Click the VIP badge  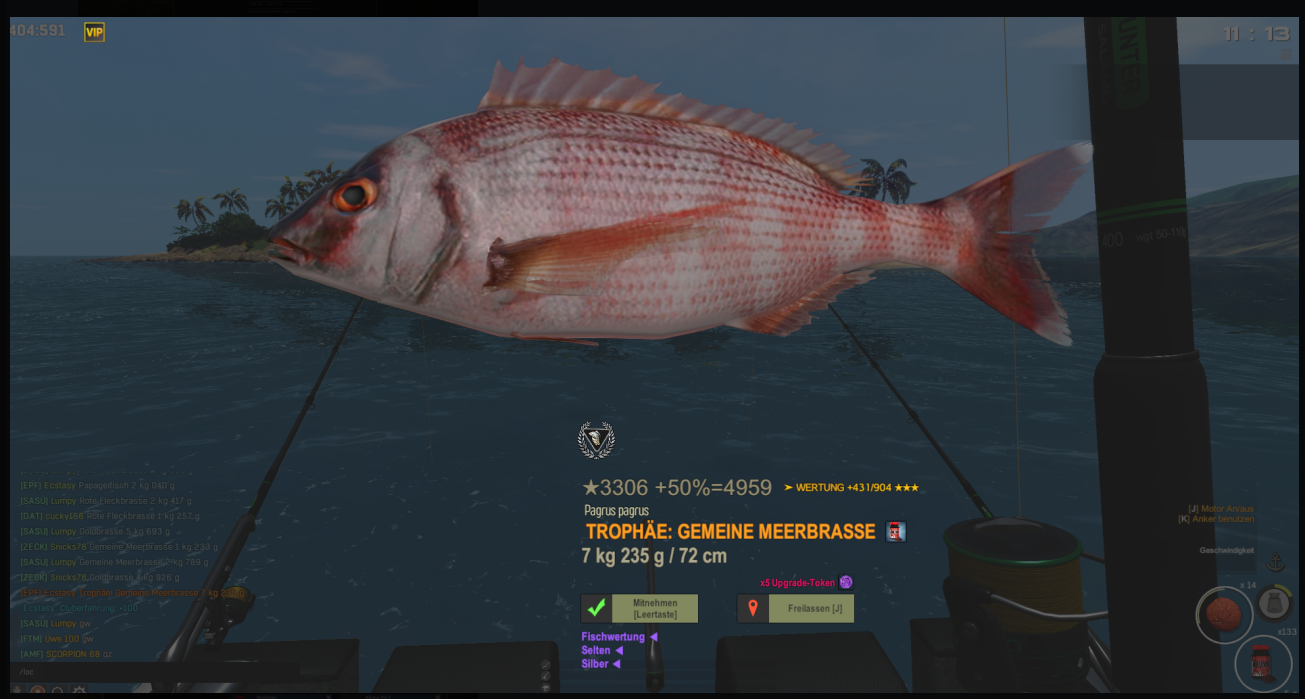point(94,32)
